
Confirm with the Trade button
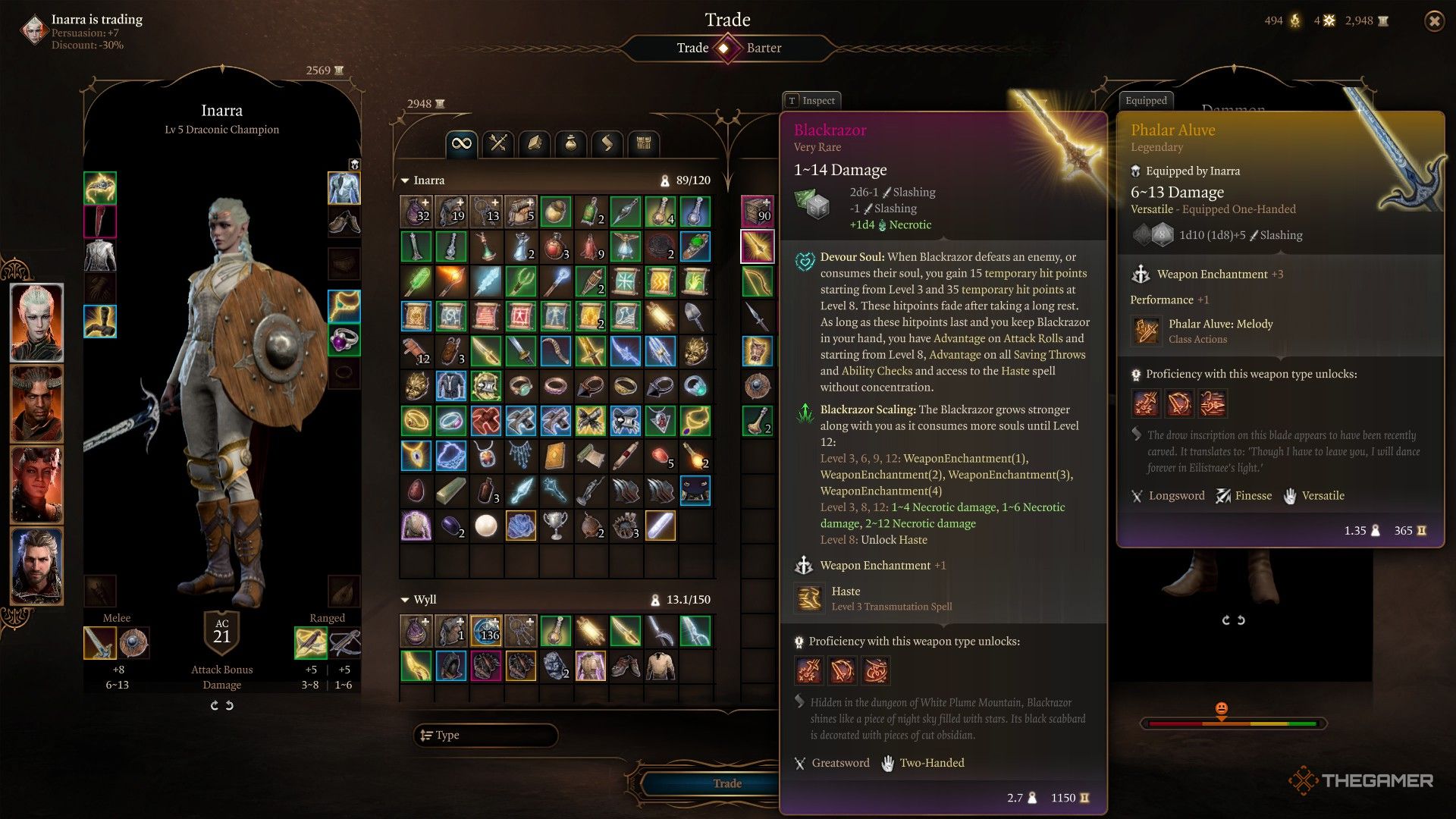pos(726,783)
